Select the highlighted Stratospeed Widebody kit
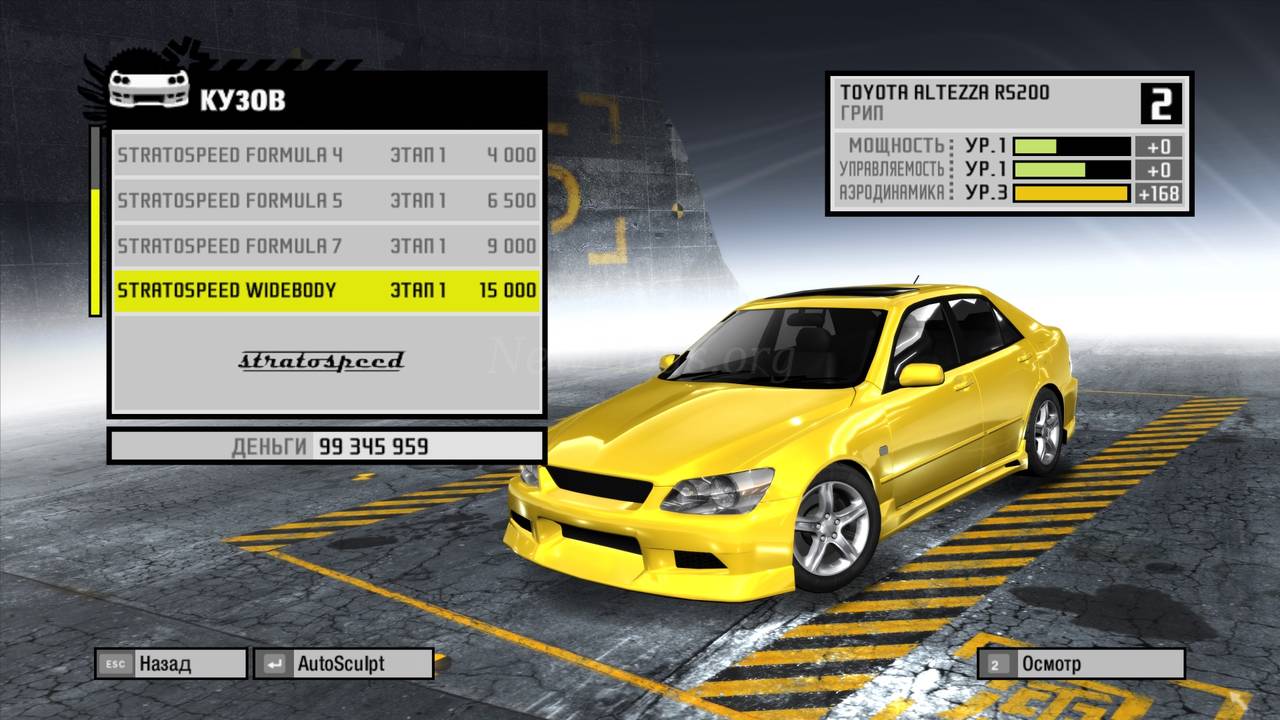The image size is (1280, 720). (x=326, y=290)
